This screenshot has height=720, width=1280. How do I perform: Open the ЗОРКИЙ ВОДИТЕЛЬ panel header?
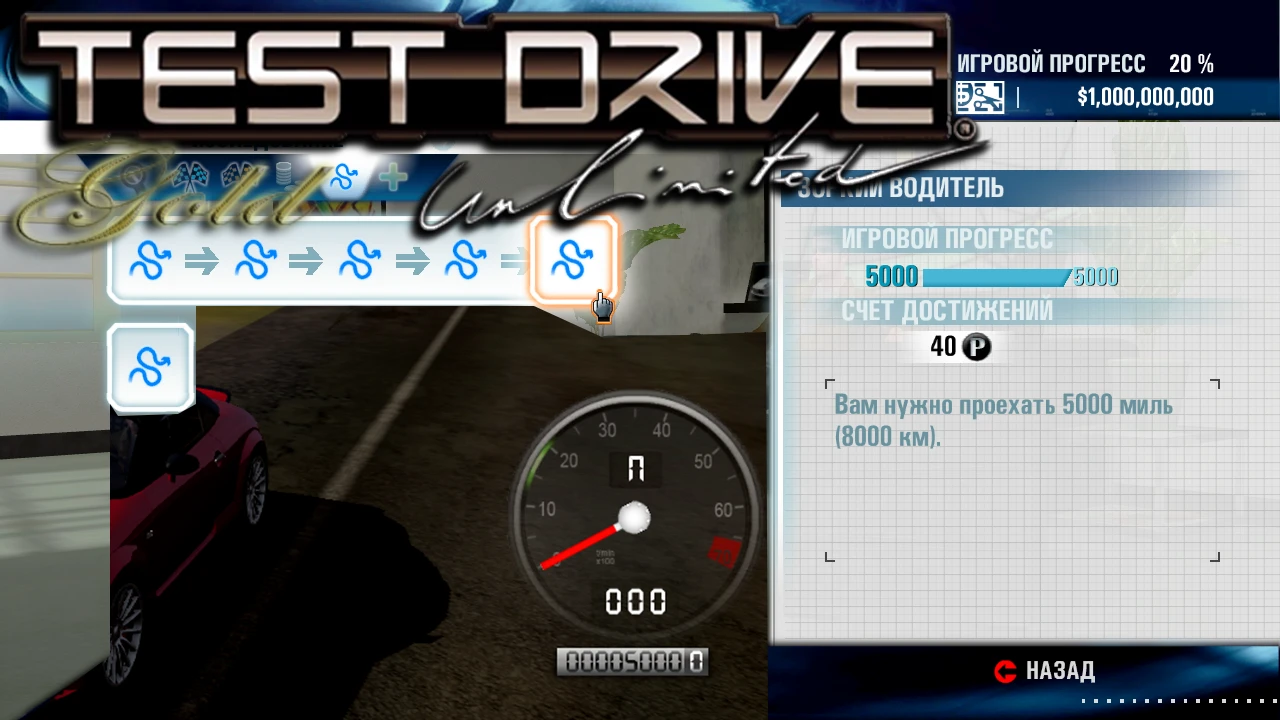(899, 188)
